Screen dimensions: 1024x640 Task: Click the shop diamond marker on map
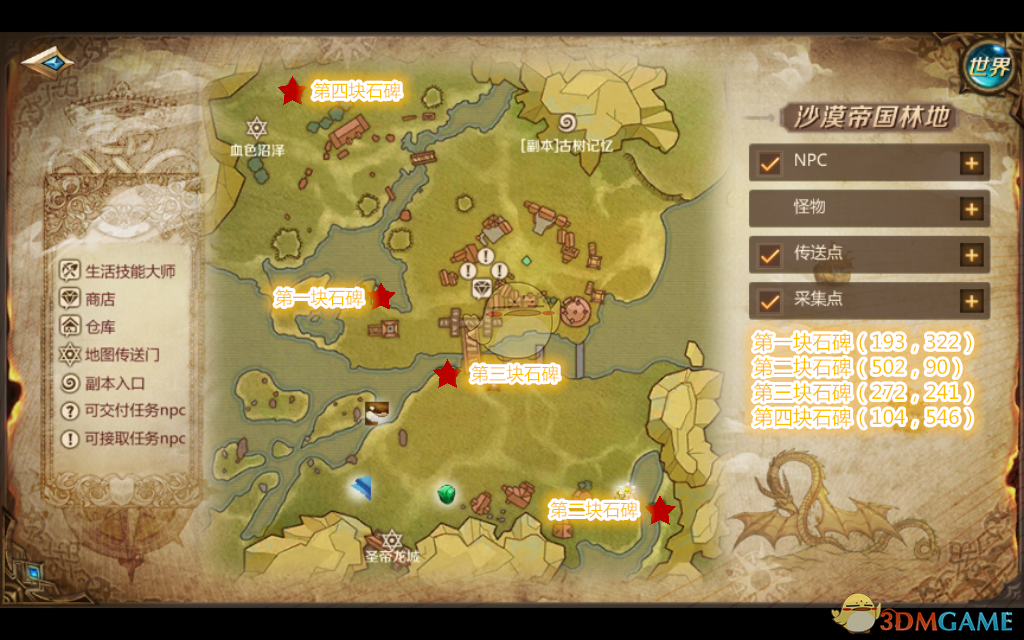(x=484, y=288)
